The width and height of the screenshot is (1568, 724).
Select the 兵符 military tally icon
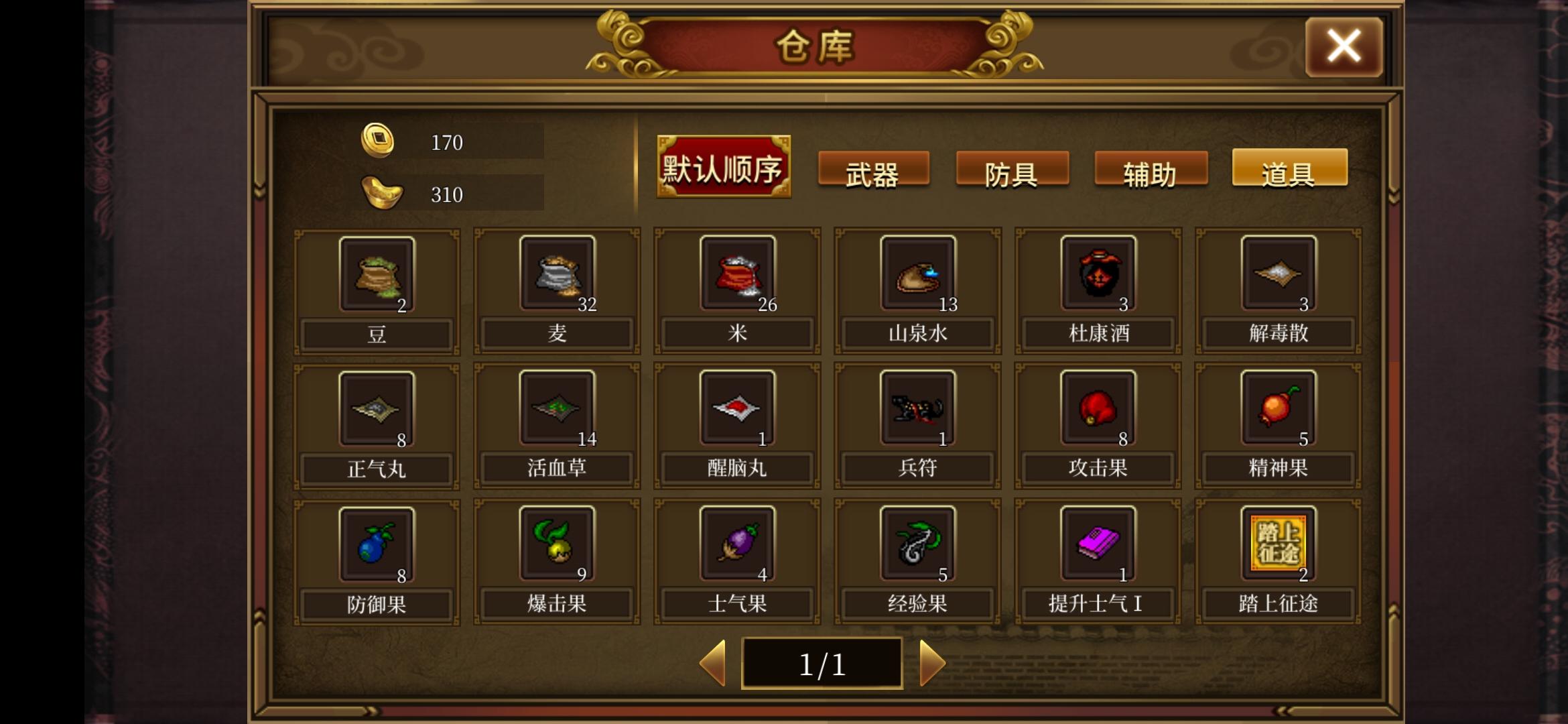coord(917,409)
